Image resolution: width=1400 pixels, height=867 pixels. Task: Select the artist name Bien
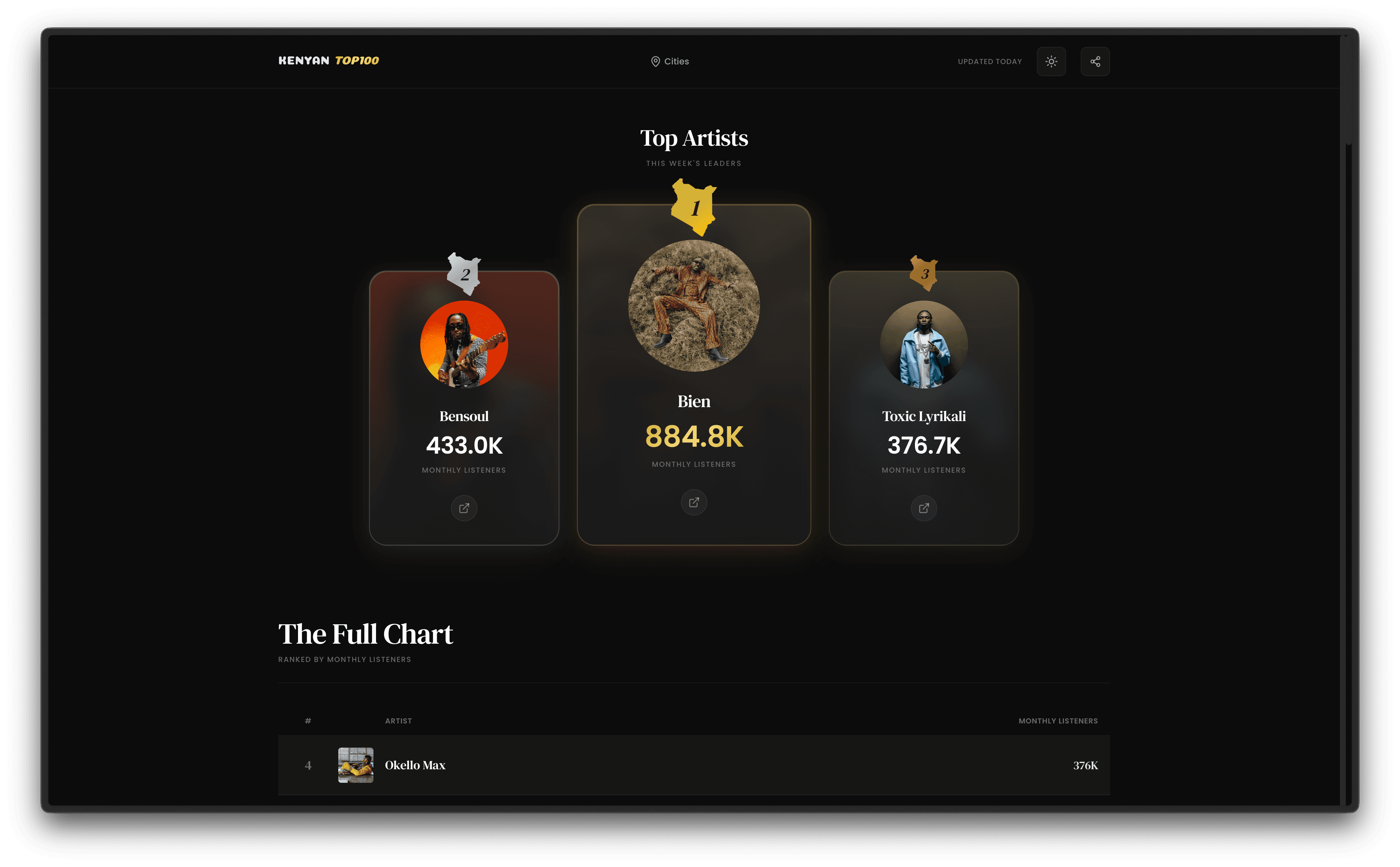[694, 401]
